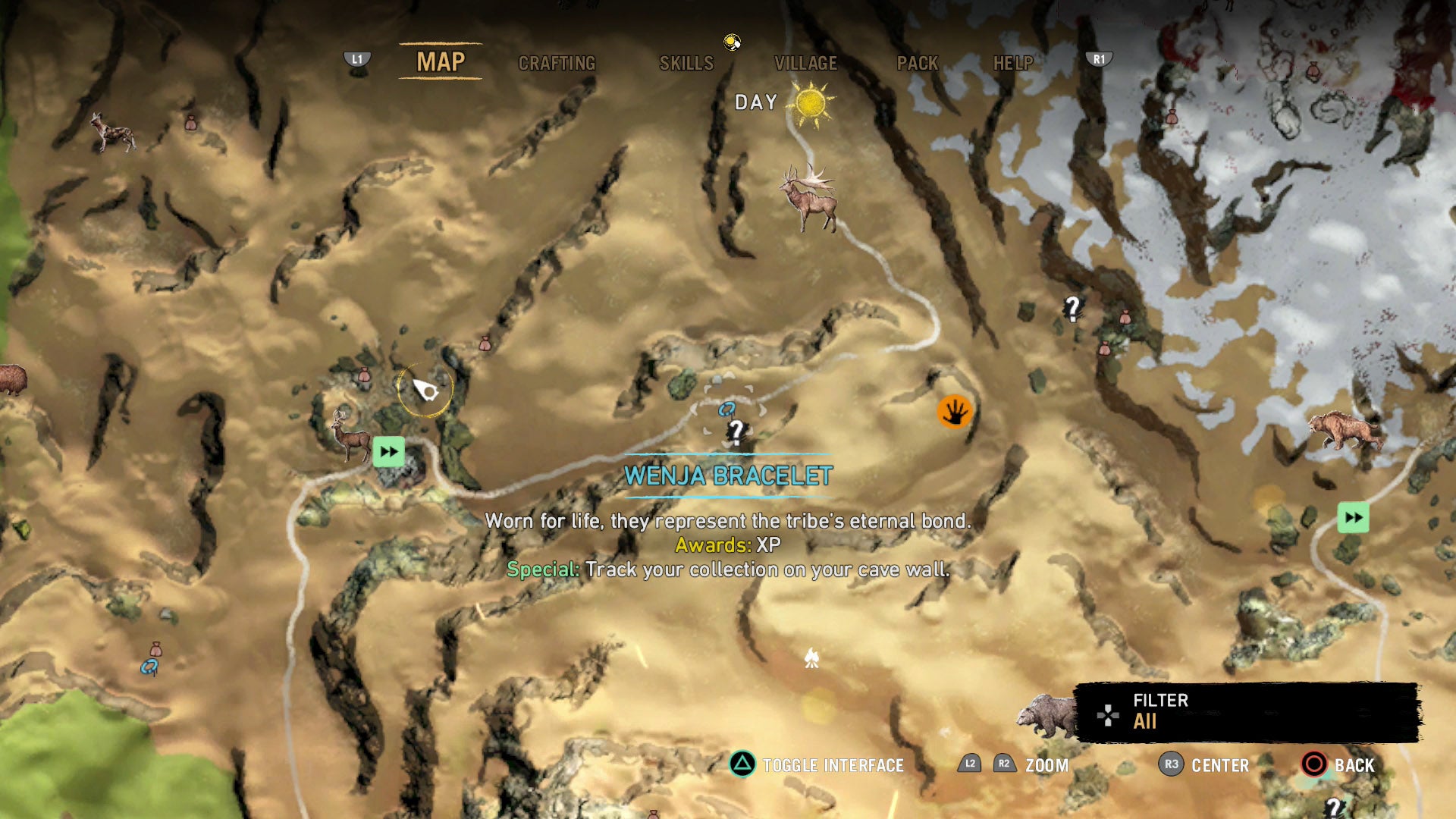Select the bear icon near the Filter panel
This screenshot has height=819, width=1456.
click(1046, 713)
